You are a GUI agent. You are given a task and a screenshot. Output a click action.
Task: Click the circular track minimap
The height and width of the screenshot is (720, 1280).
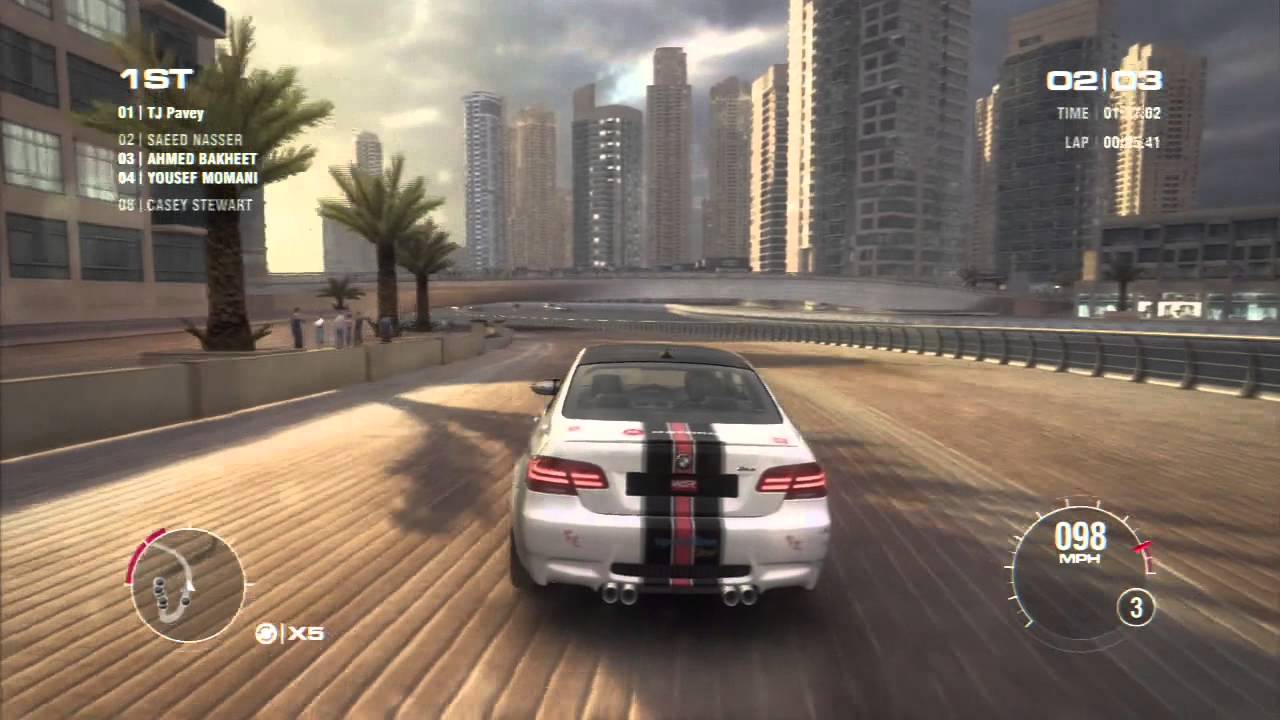click(x=188, y=585)
